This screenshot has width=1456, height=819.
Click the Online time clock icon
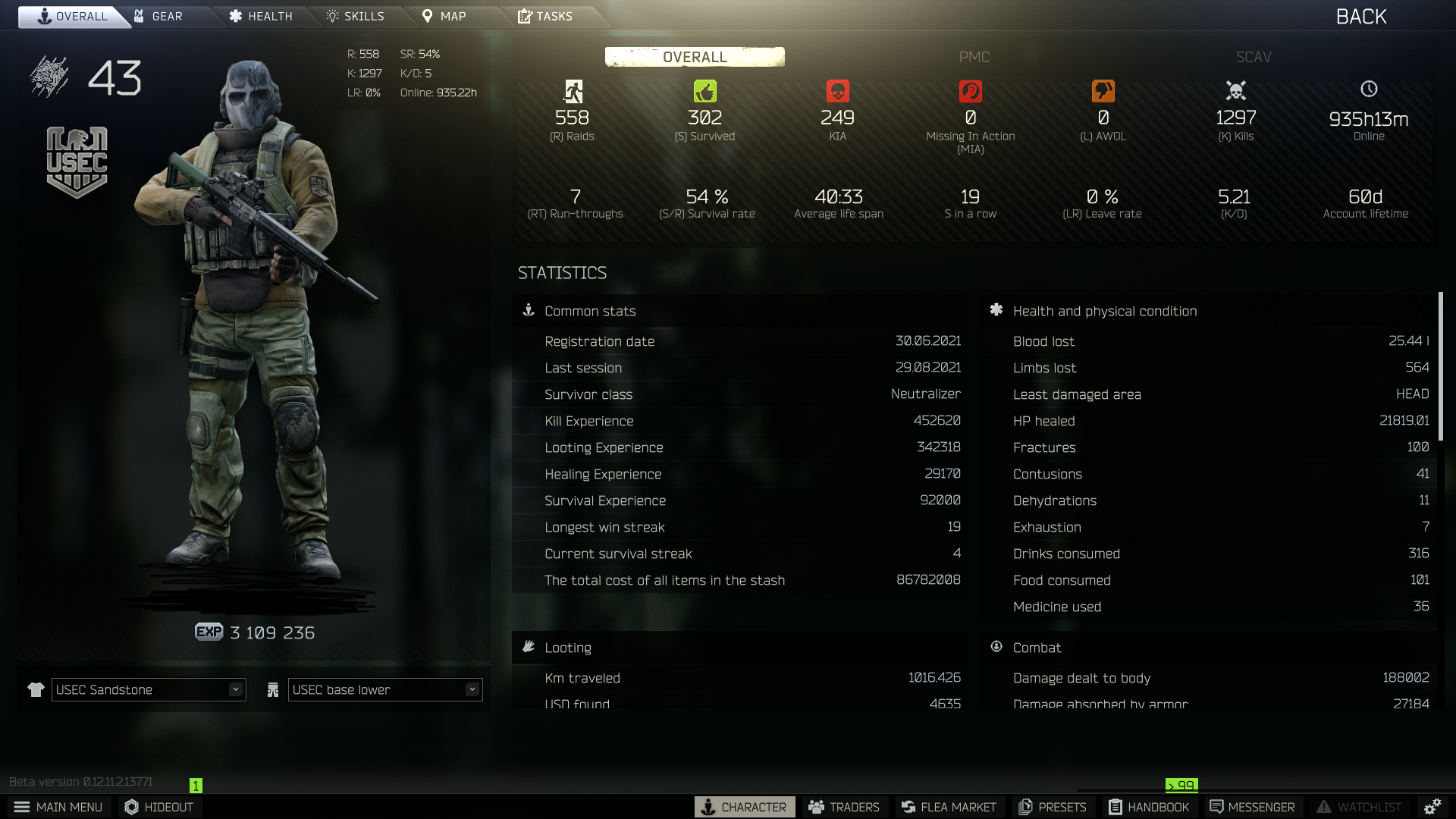pyautogui.click(x=1368, y=89)
